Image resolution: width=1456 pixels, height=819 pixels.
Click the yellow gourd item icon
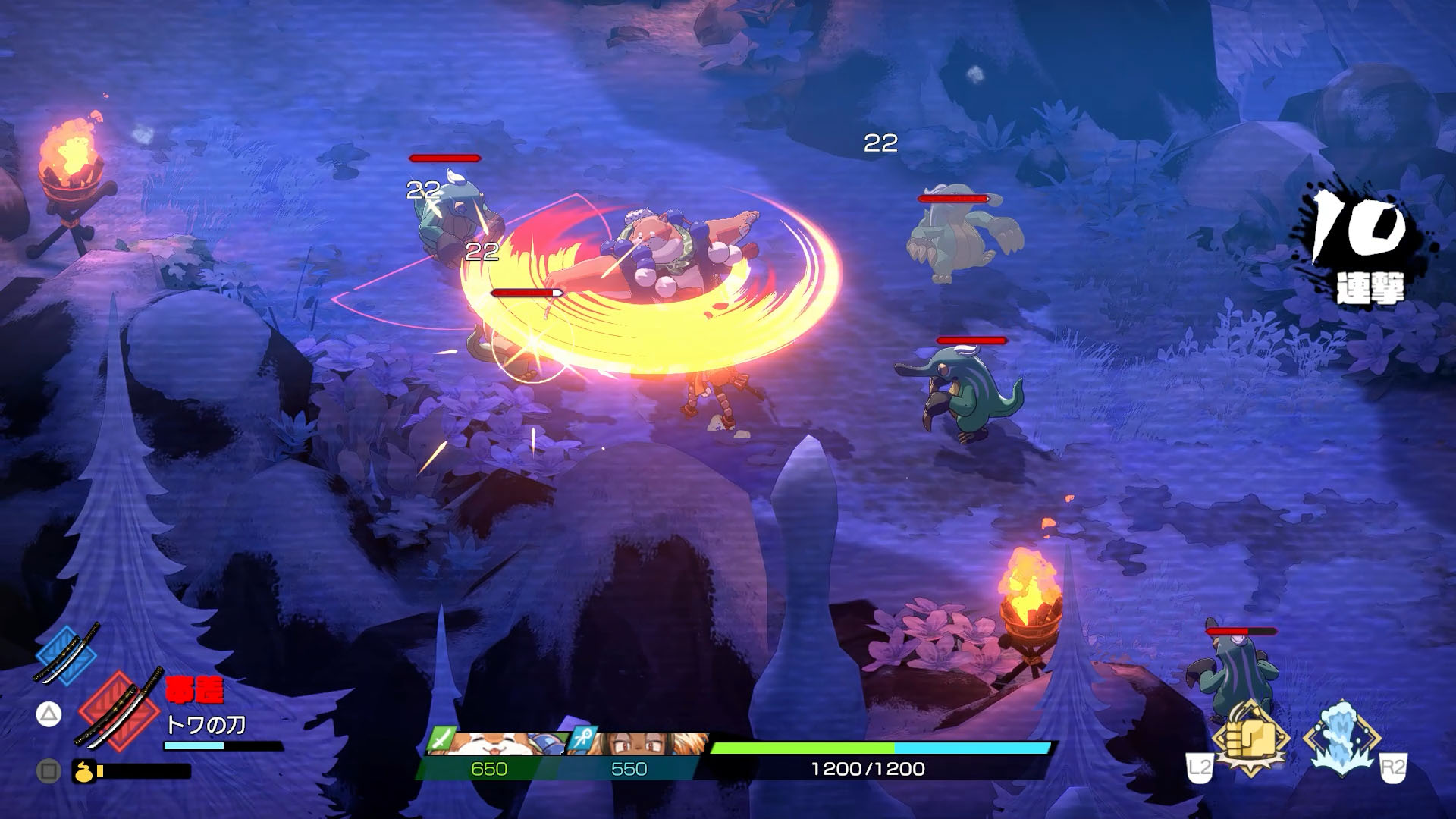click(x=83, y=771)
